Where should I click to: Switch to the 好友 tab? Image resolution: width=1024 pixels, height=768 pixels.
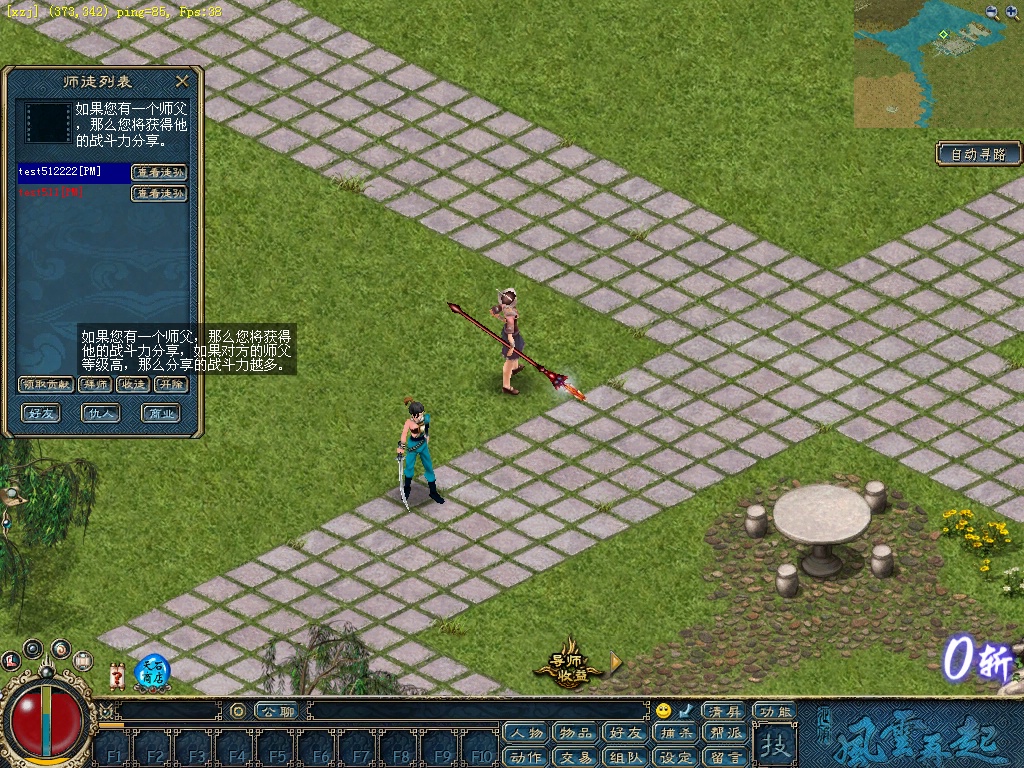42,412
